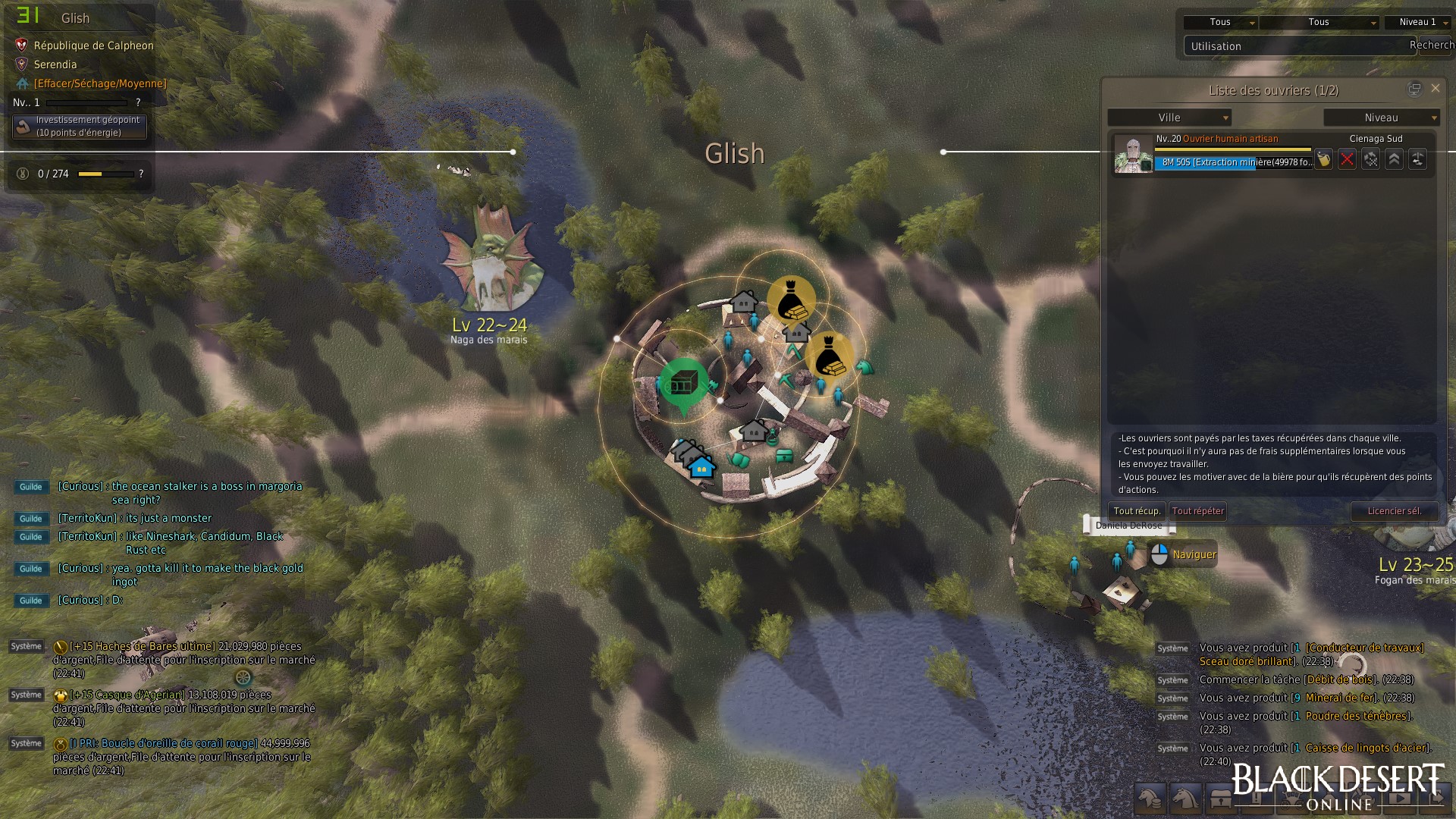Select the blue house marker in Glish
Screen dimensions: 1456x819
click(702, 467)
